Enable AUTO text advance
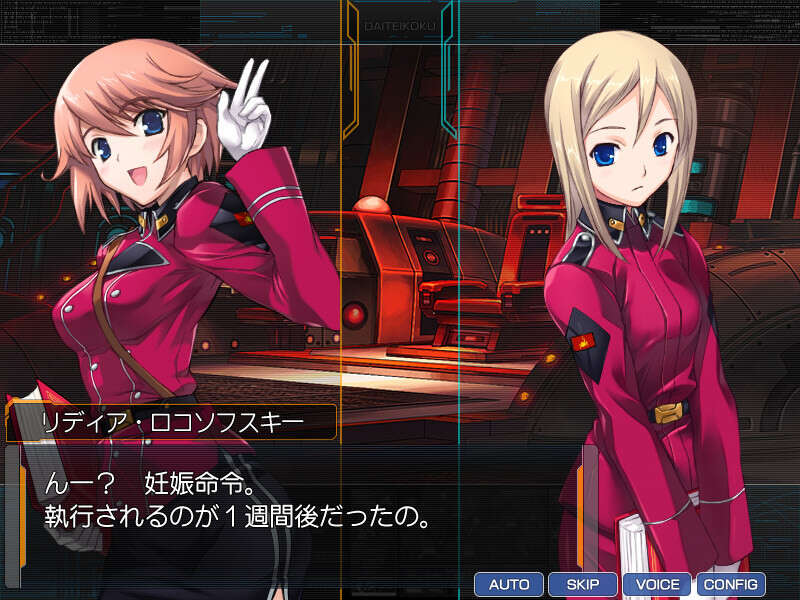 (509, 584)
